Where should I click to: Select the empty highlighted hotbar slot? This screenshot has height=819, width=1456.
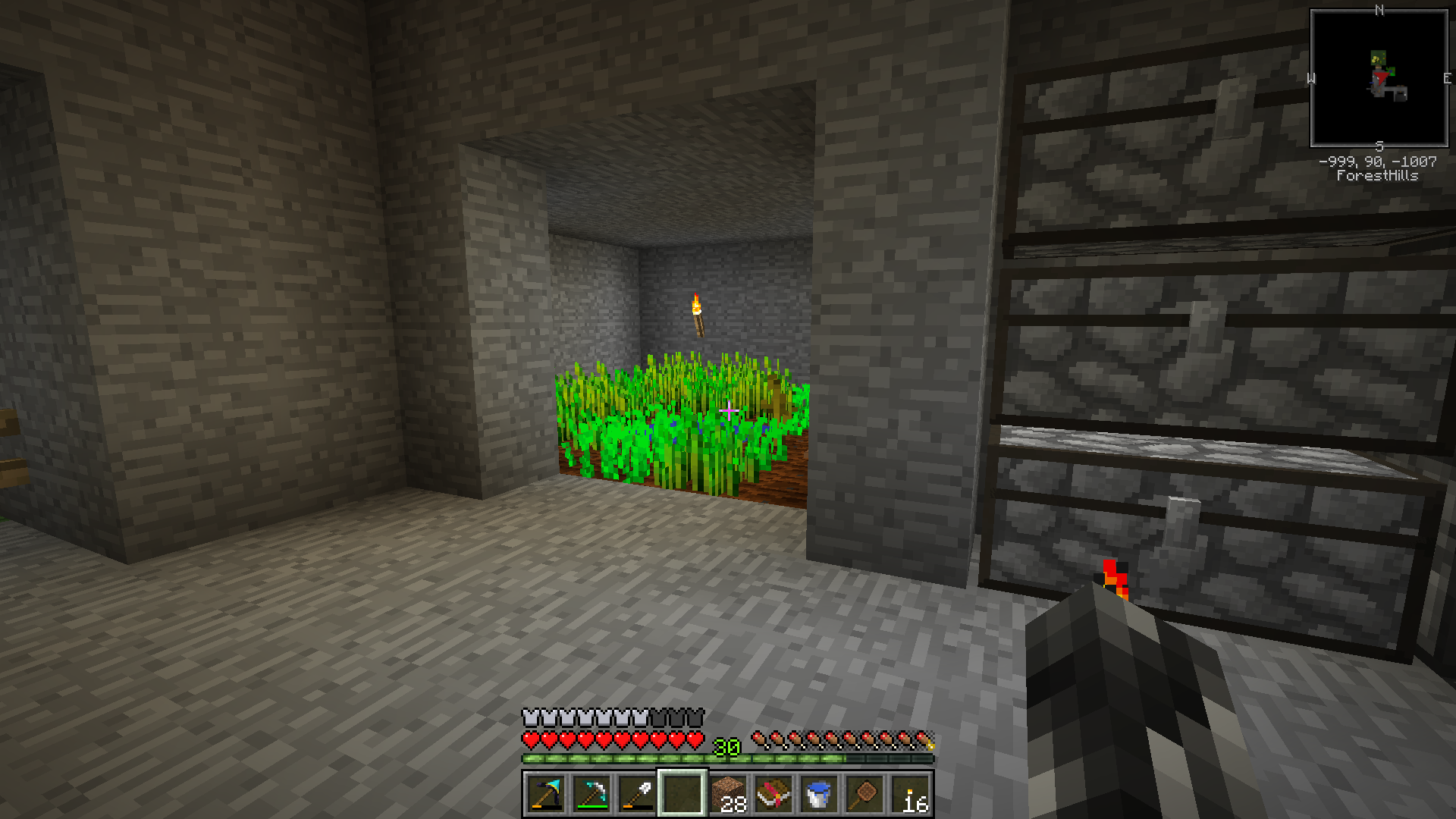(x=682, y=794)
